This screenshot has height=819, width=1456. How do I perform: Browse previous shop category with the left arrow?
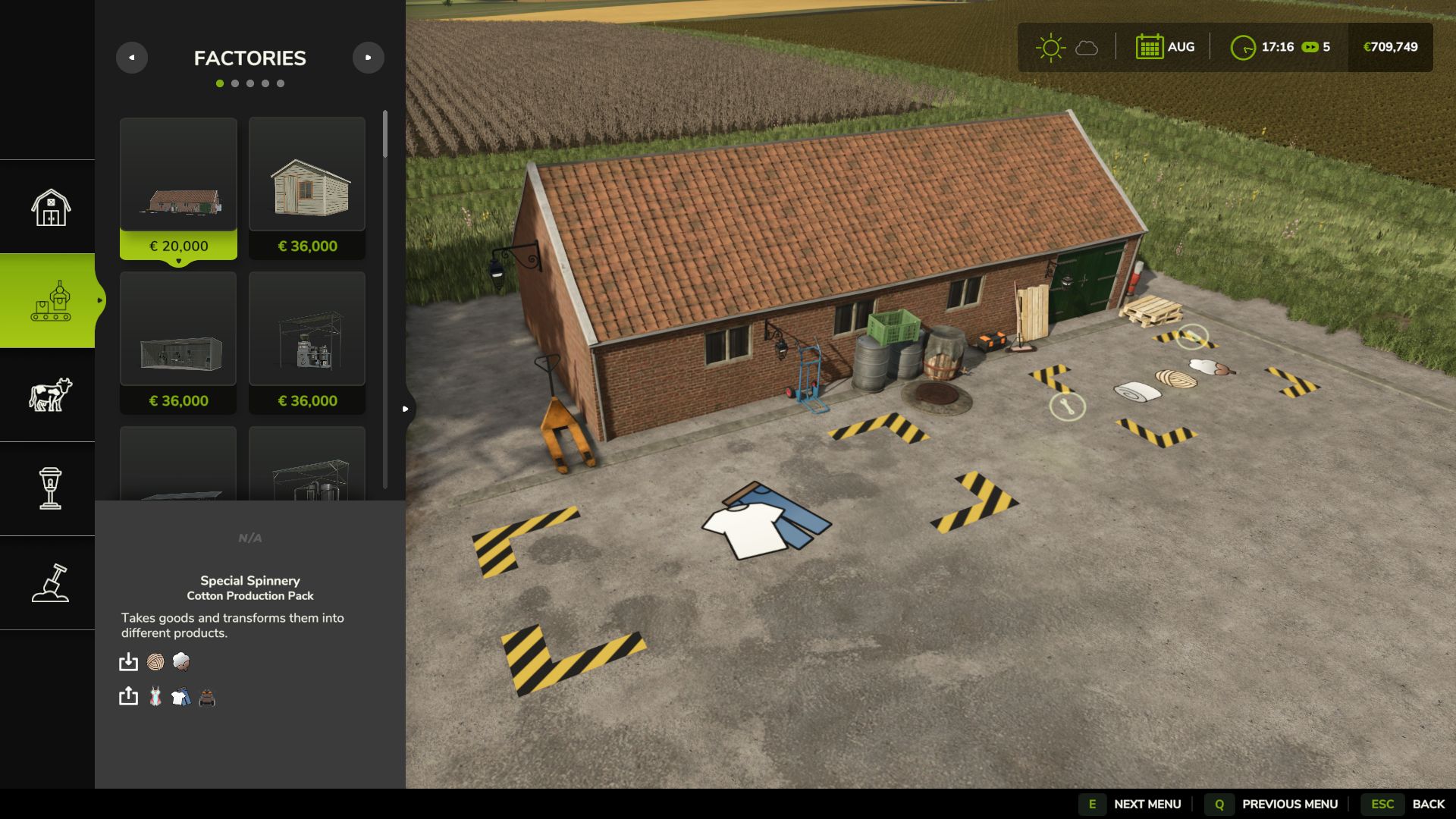click(x=133, y=57)
